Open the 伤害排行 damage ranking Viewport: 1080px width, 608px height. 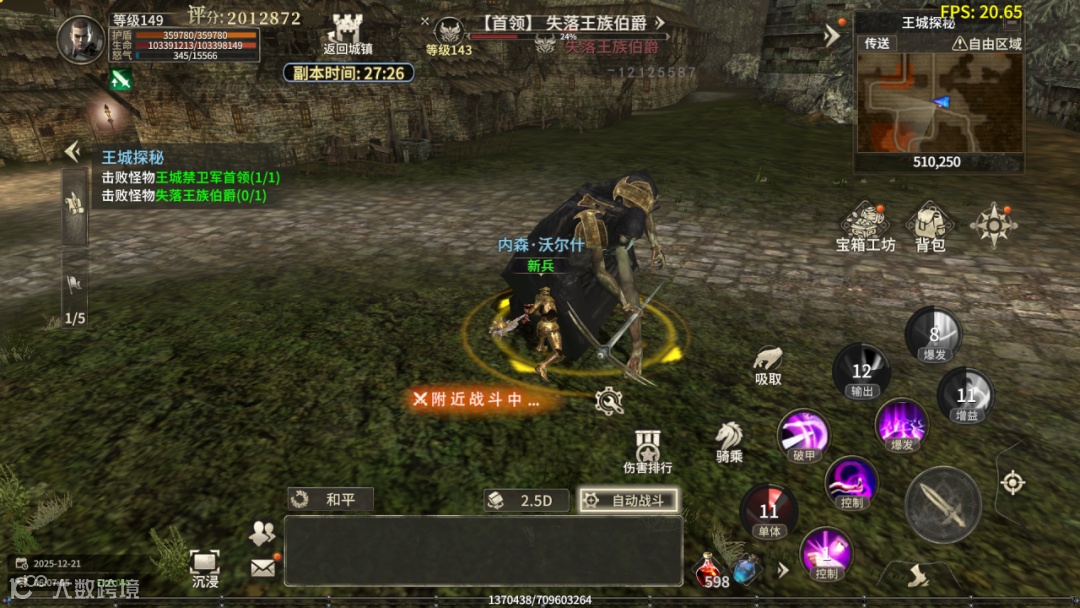pos(648,450)
